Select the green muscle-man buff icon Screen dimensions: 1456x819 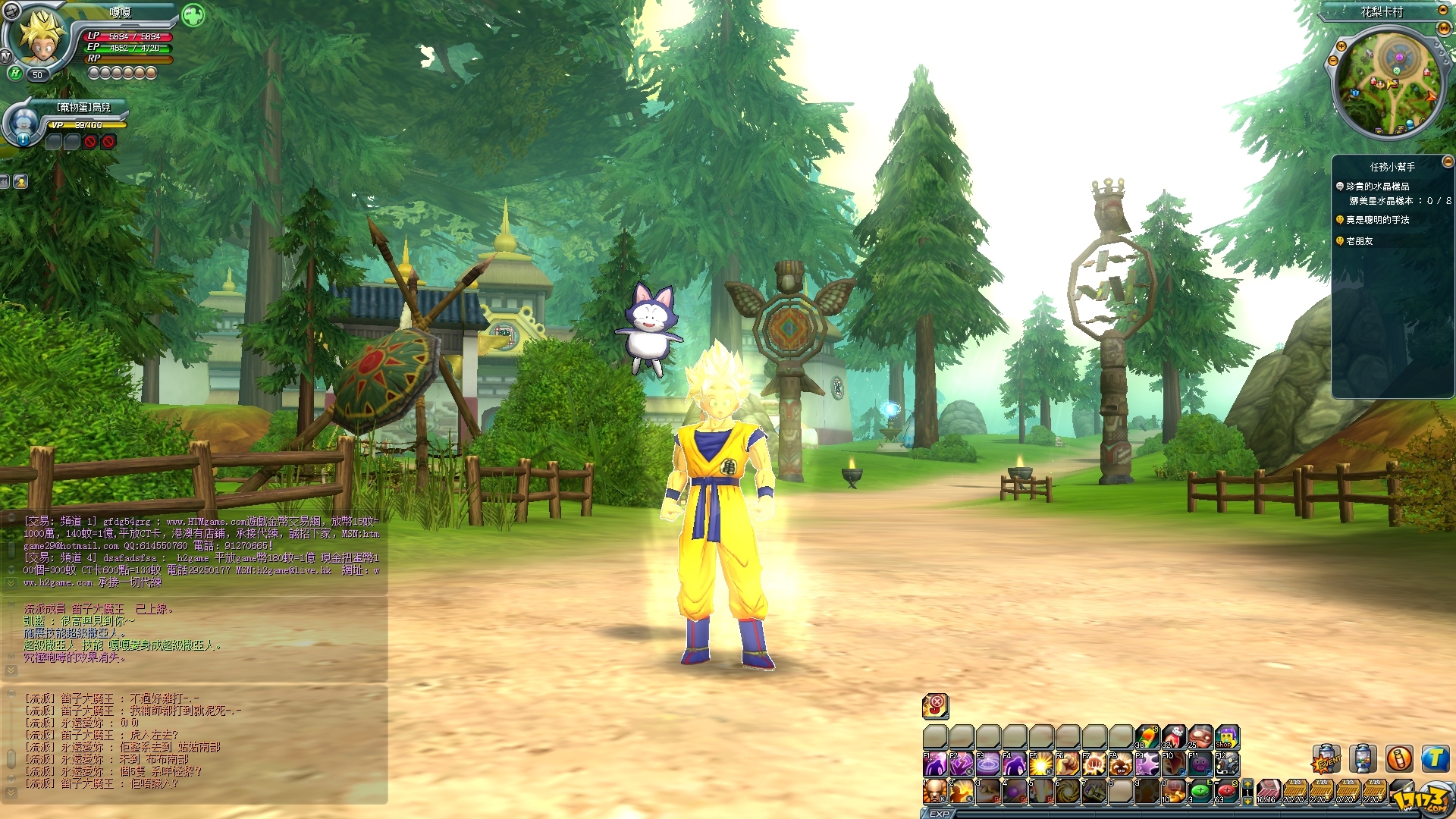point(193,15)
